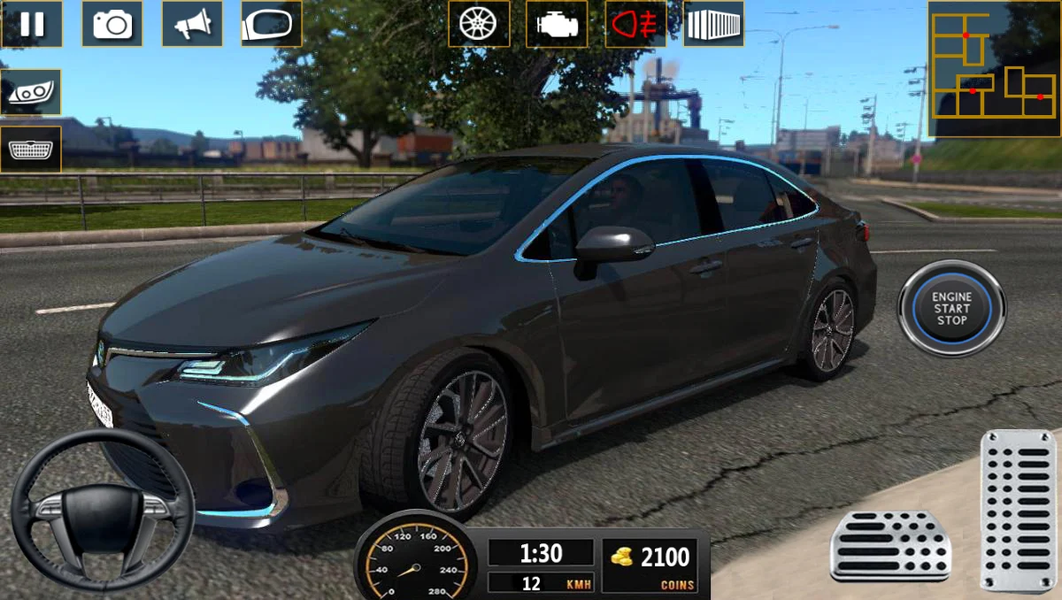Screen dimensions: 1062x600
Task: Step on the tall accelerator pedal
Action: [x=1018, y=509]
